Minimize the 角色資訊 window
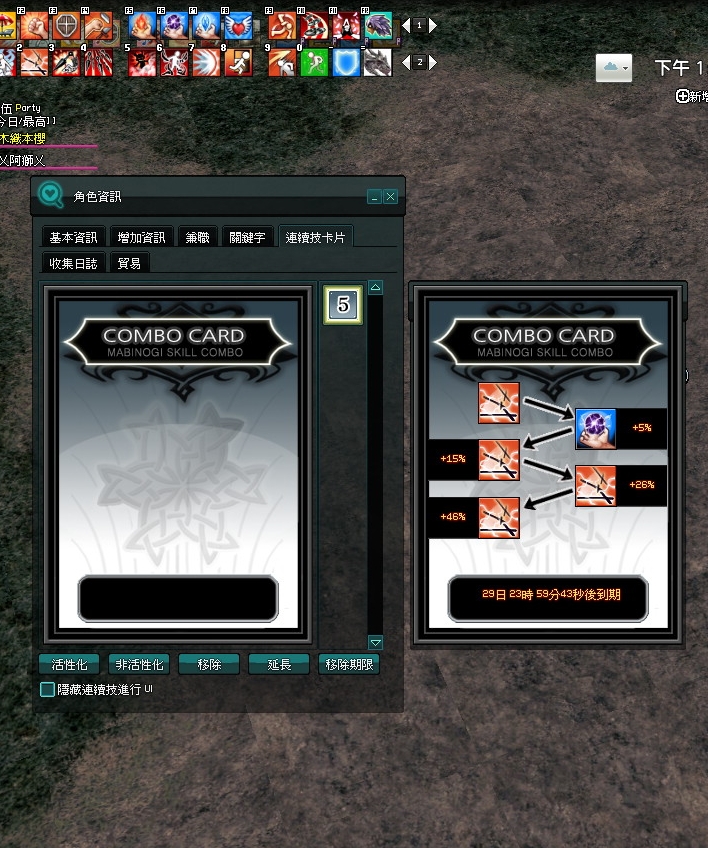 click(374, 197)
